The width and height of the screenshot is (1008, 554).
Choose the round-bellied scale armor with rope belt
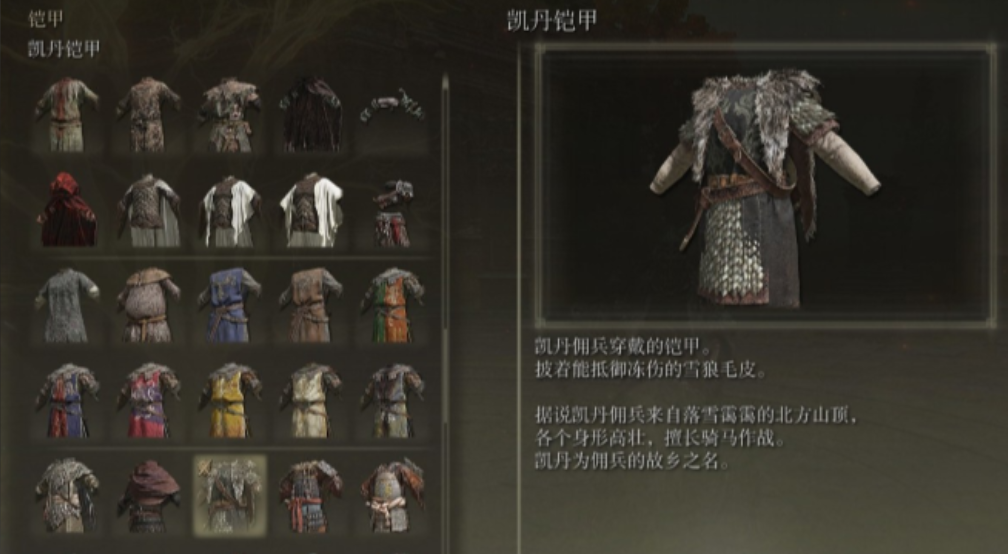148,304
